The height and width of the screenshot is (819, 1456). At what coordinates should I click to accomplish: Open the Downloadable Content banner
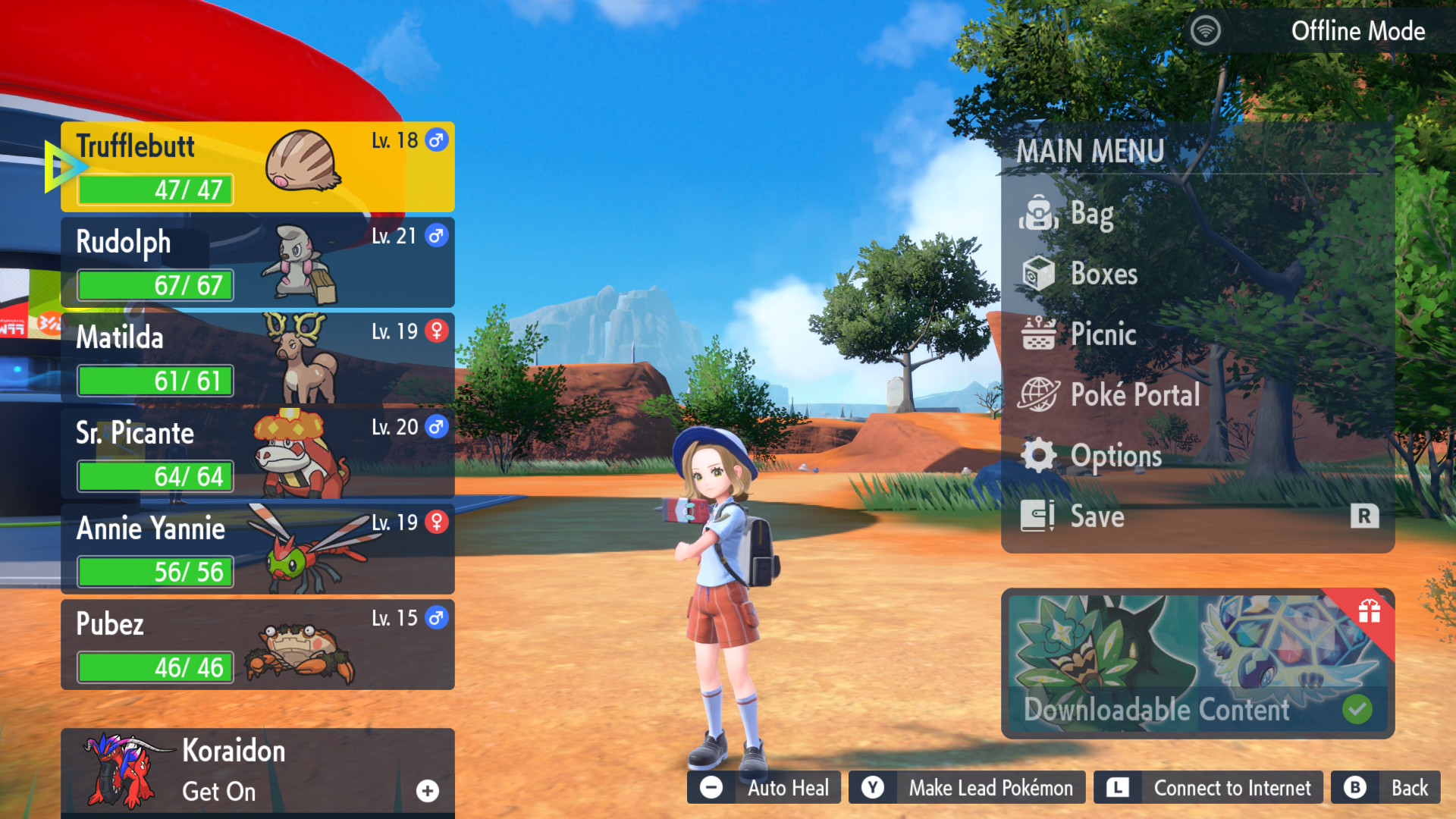tap(1197, 664)
